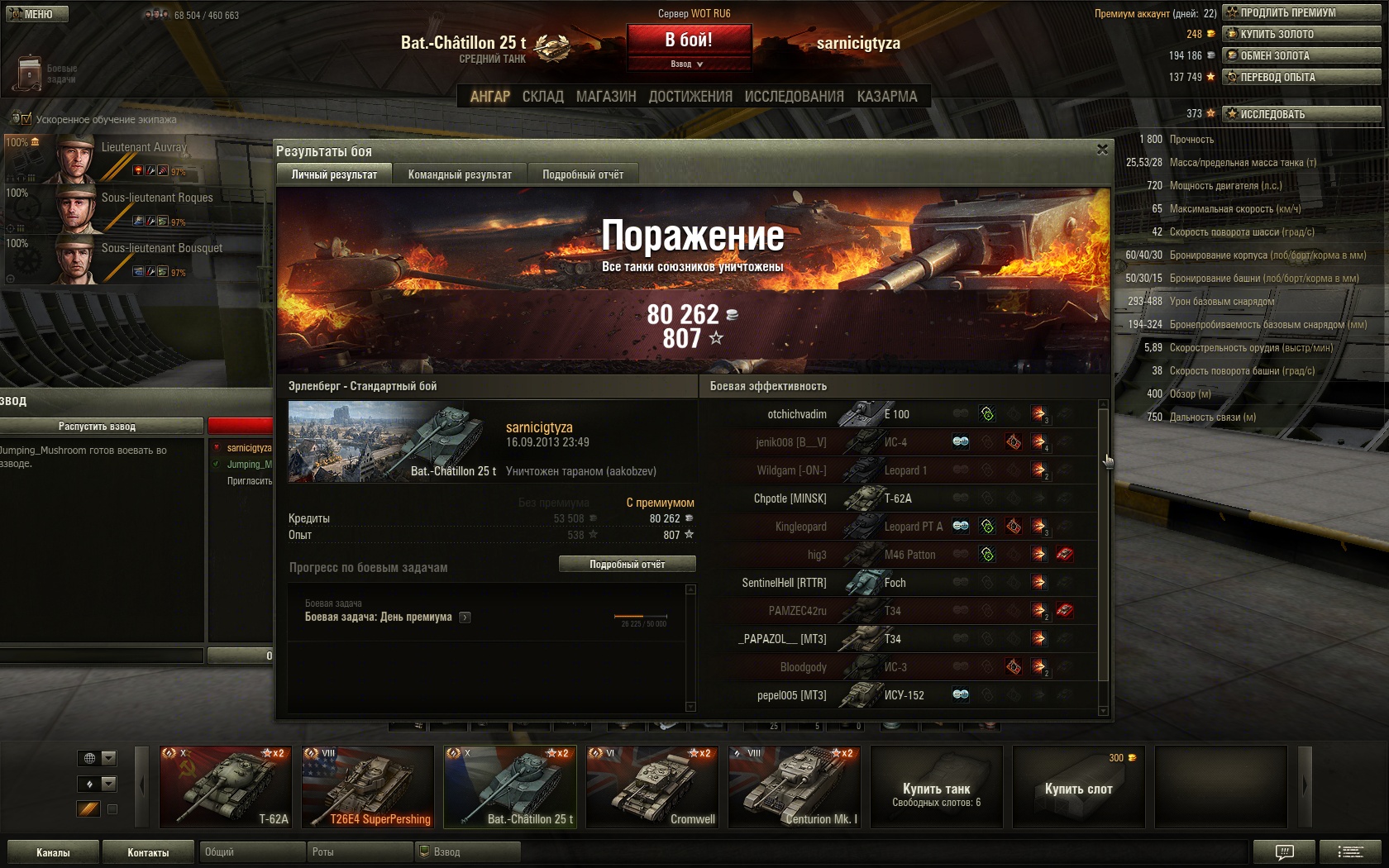Switch to Командный результат tab

tap(460, 174)
